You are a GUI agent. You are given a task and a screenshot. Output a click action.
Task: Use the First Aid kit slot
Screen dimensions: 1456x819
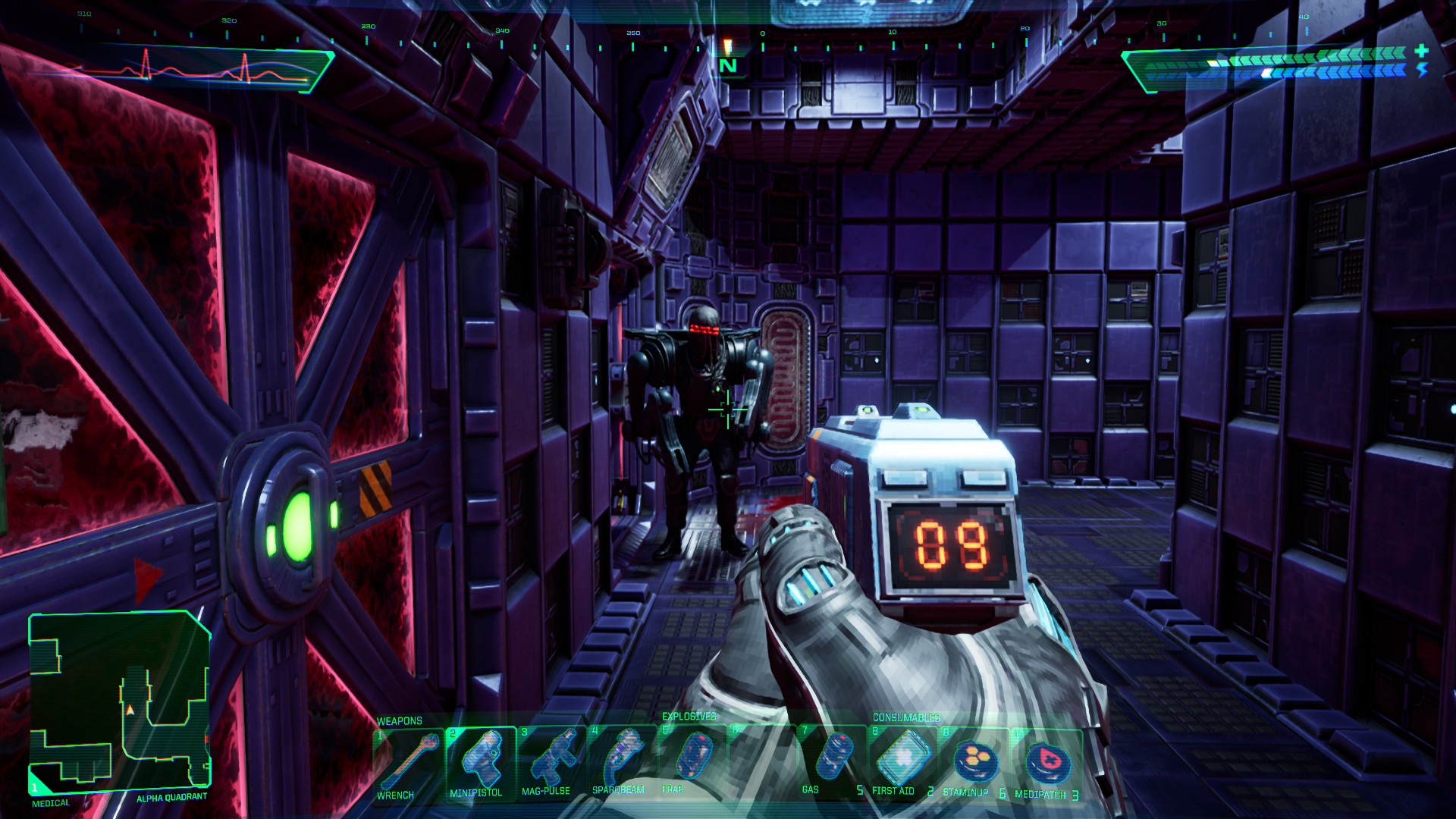(902, 761)
